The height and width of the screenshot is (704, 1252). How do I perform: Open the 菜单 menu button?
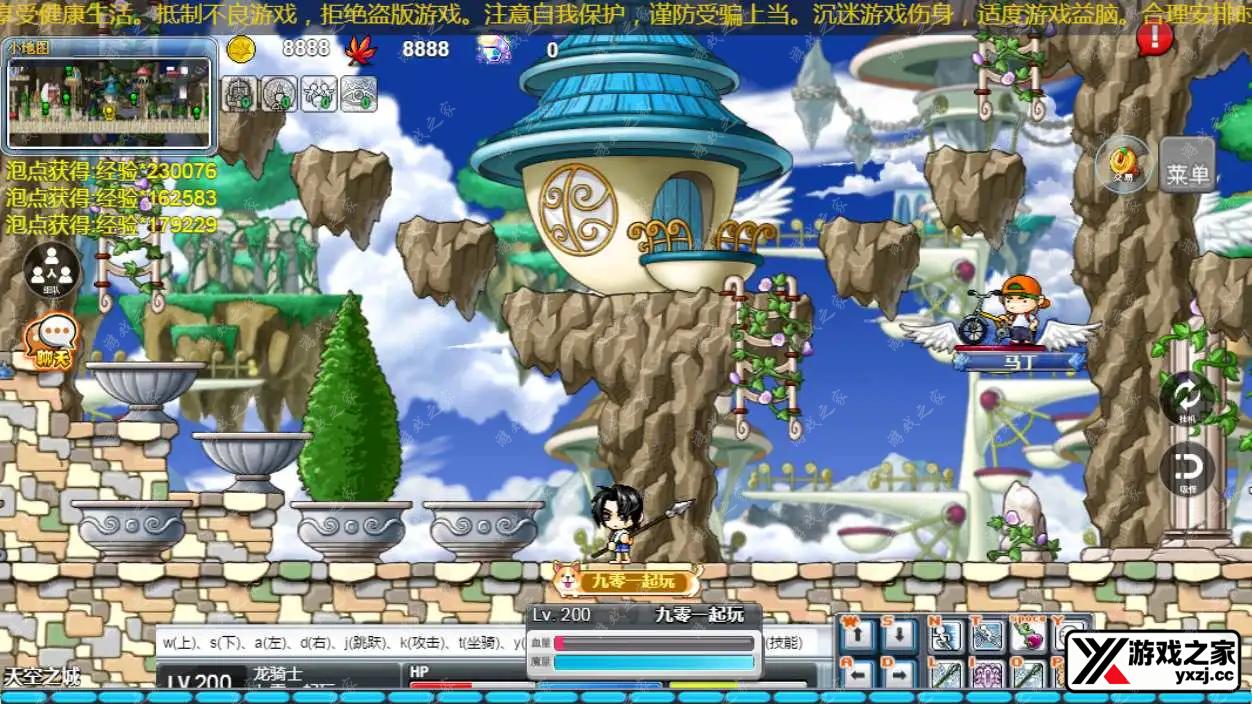pos(1187,165)
